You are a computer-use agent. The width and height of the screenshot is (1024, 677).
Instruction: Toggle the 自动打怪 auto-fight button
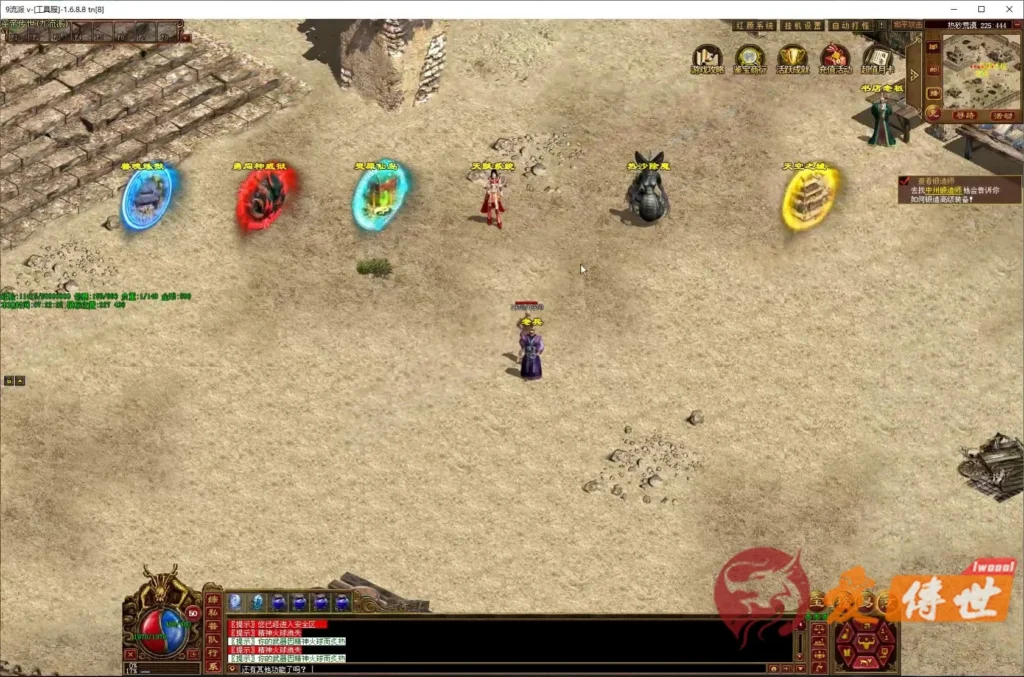point(851,25)
